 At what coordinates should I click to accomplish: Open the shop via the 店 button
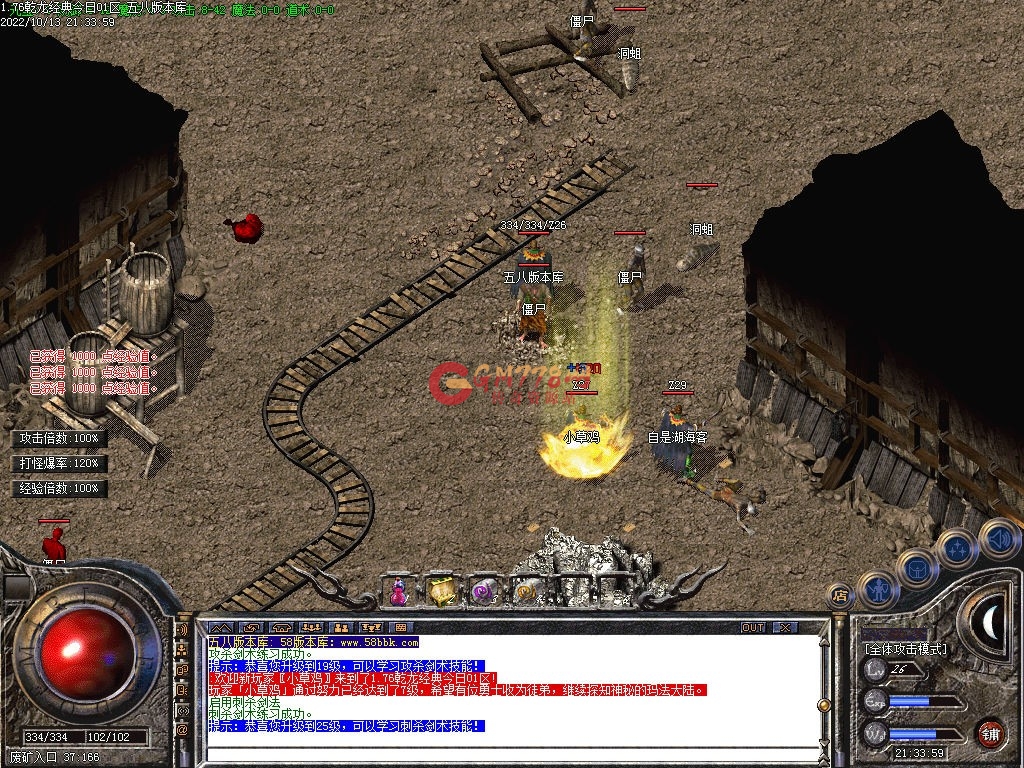pyautogui.click(x=841, y=594)
